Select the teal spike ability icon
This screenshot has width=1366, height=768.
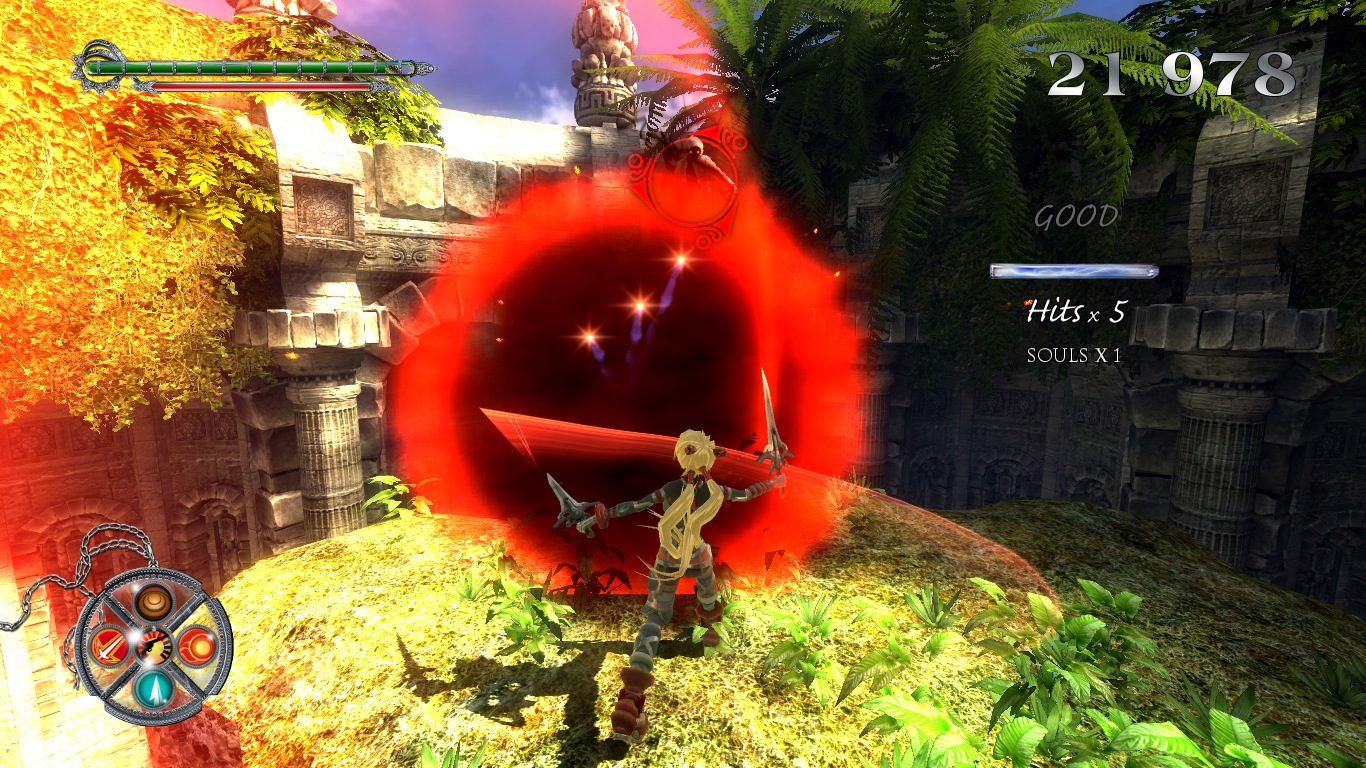point(153,688)
